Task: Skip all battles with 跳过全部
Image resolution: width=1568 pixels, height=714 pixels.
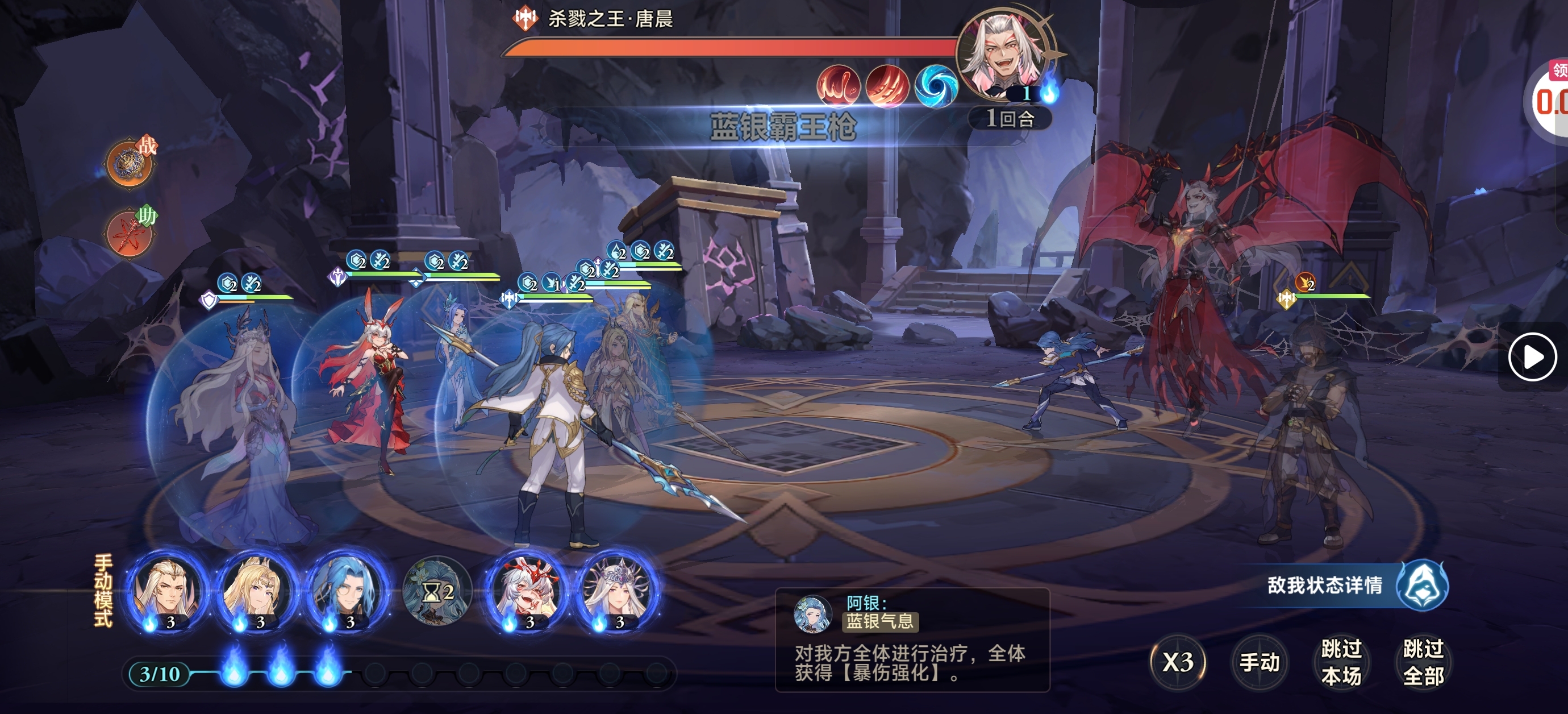Action: (1423, 662)
